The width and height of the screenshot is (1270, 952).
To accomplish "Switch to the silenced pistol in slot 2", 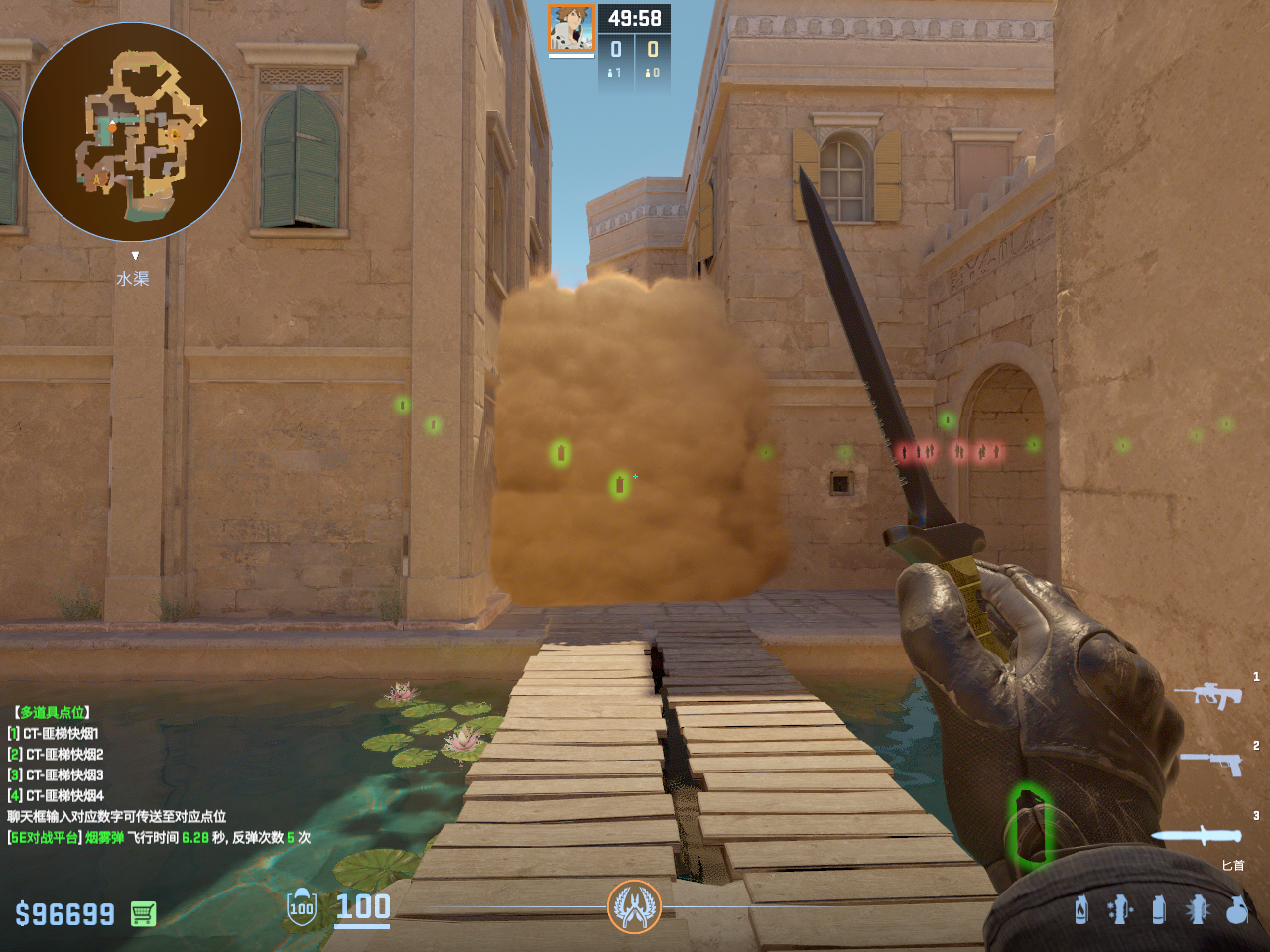I will 1212,763.
